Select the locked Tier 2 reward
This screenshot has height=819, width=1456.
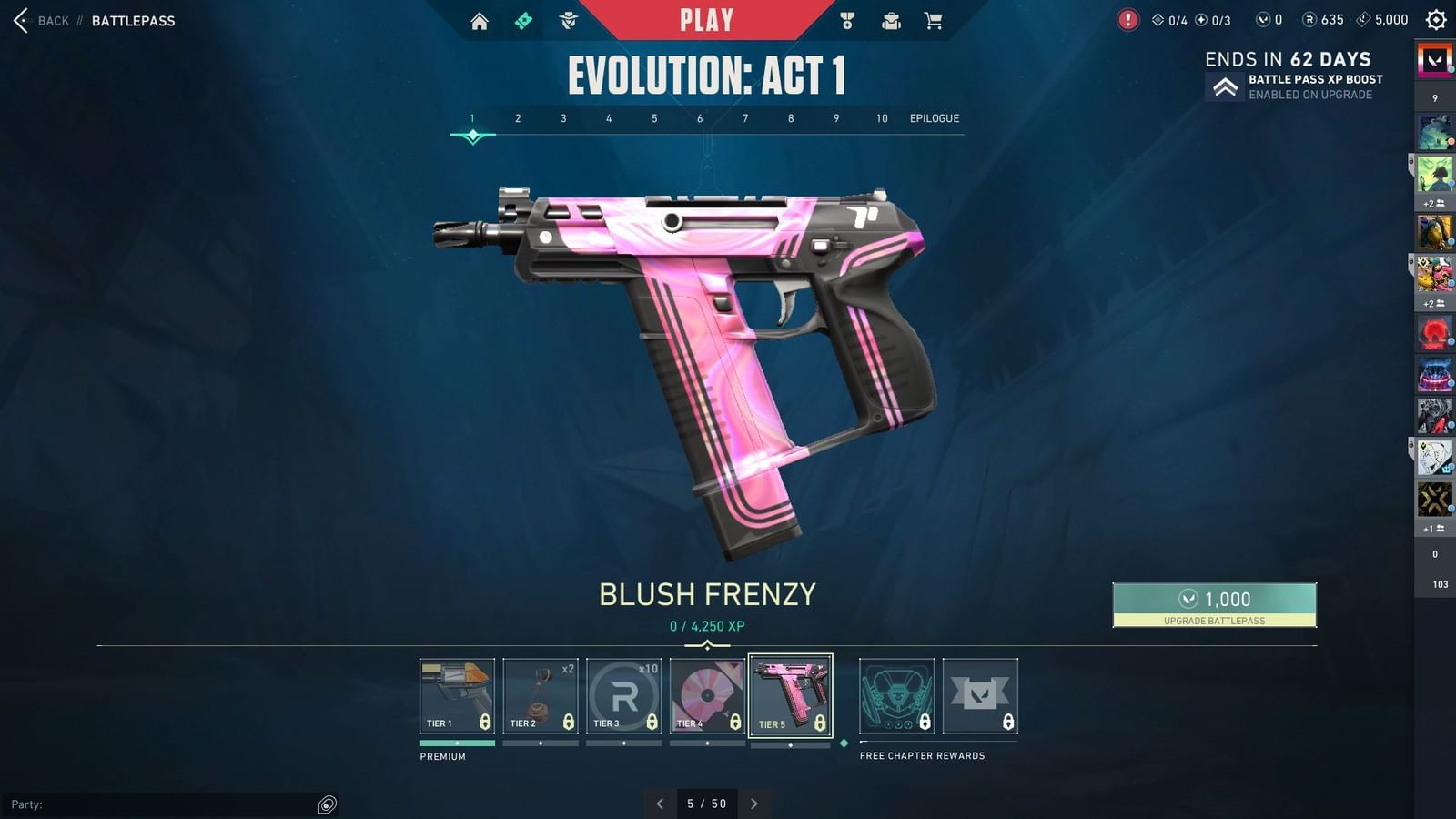click(x=540, y=694)
